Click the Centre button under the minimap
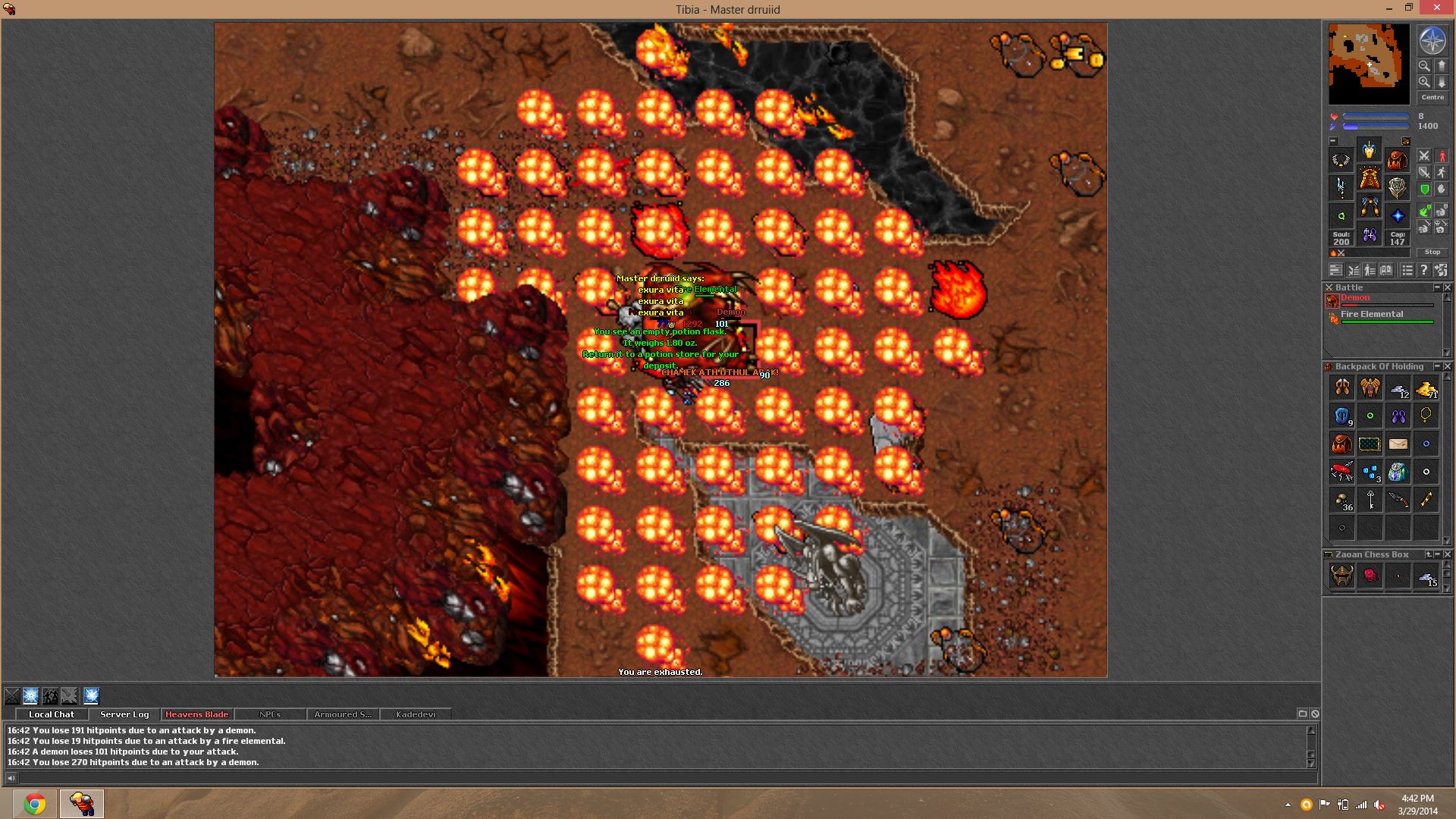Screen dimensions: 1456x819 pyautogui.click(x=1432, y=97)
